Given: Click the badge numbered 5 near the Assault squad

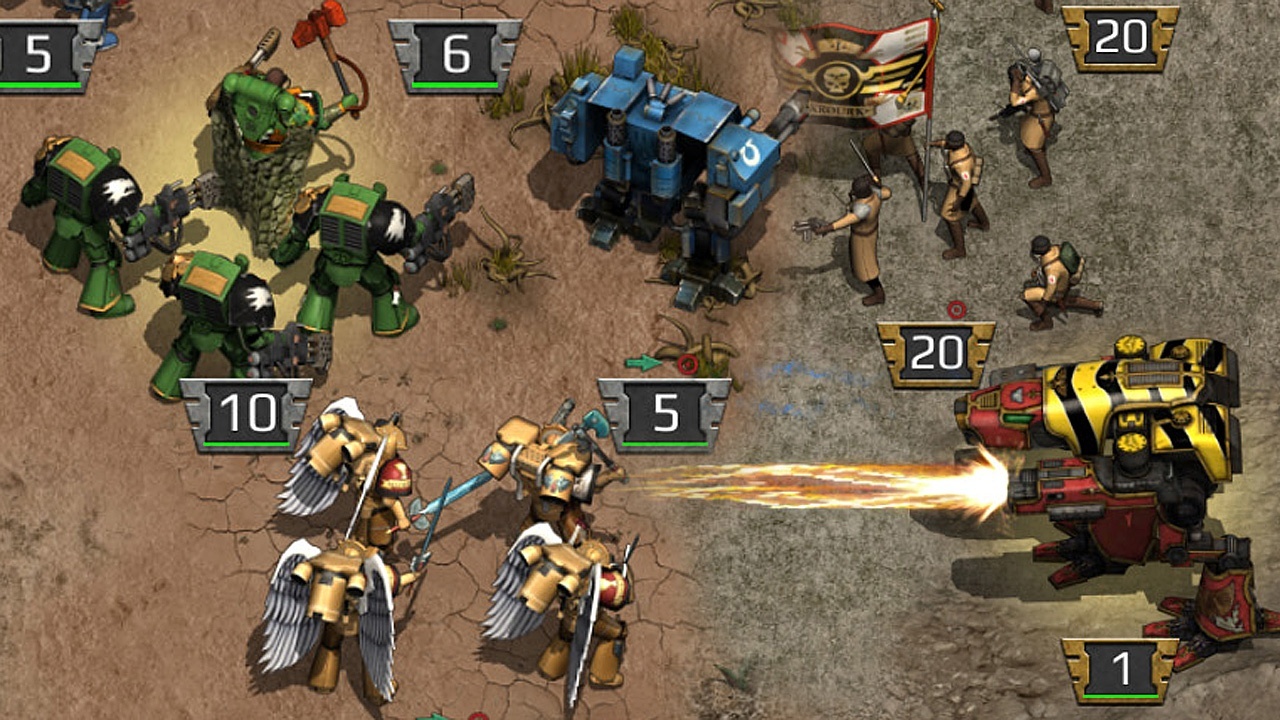Looking at the screenshot, I should 667,410.
